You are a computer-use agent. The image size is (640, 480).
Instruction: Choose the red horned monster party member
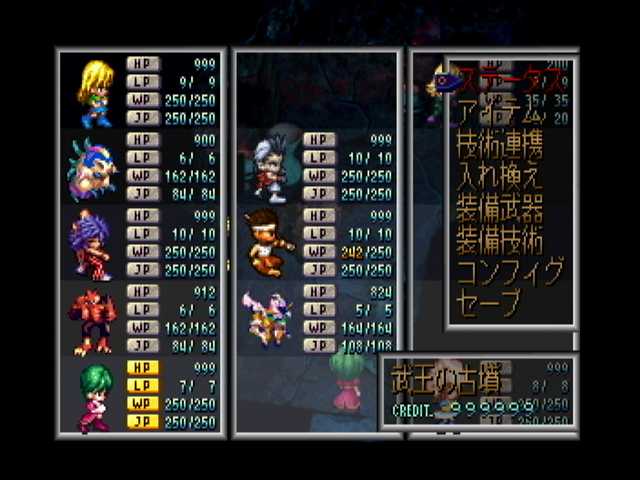coord(91,320)
